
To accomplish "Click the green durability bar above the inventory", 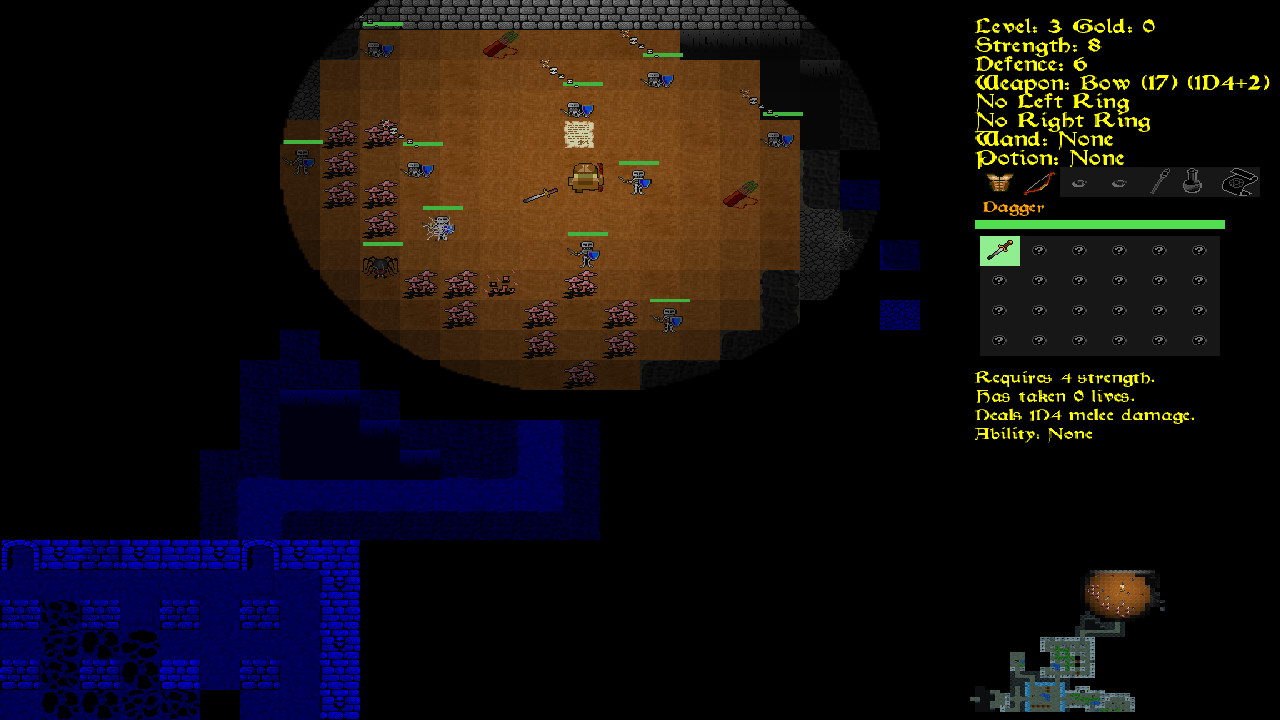I will tap(1098, 224).
